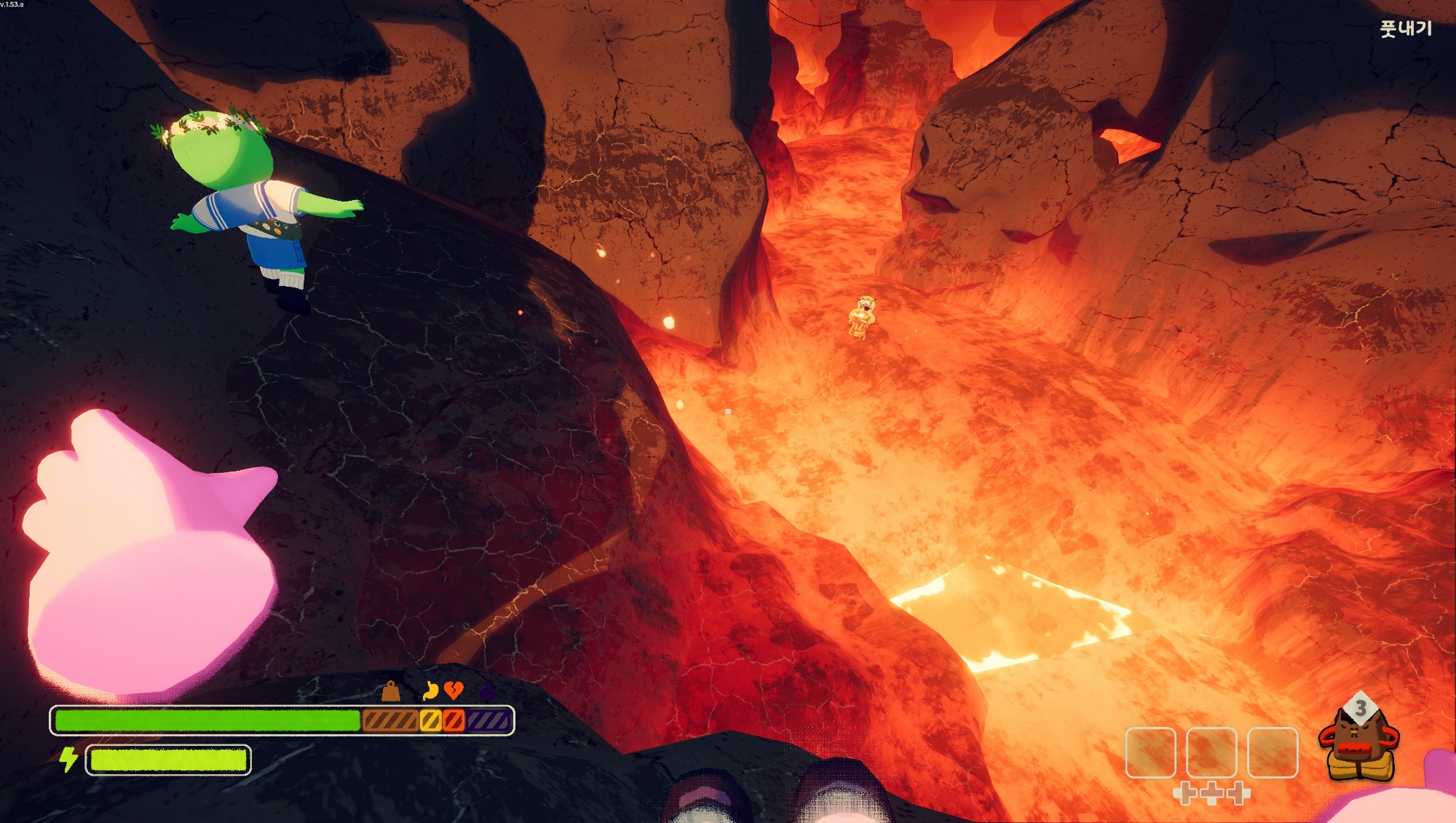Click the brown weight status icon
The height and width of the screenshot is (823, 1456).
[391, 691]
